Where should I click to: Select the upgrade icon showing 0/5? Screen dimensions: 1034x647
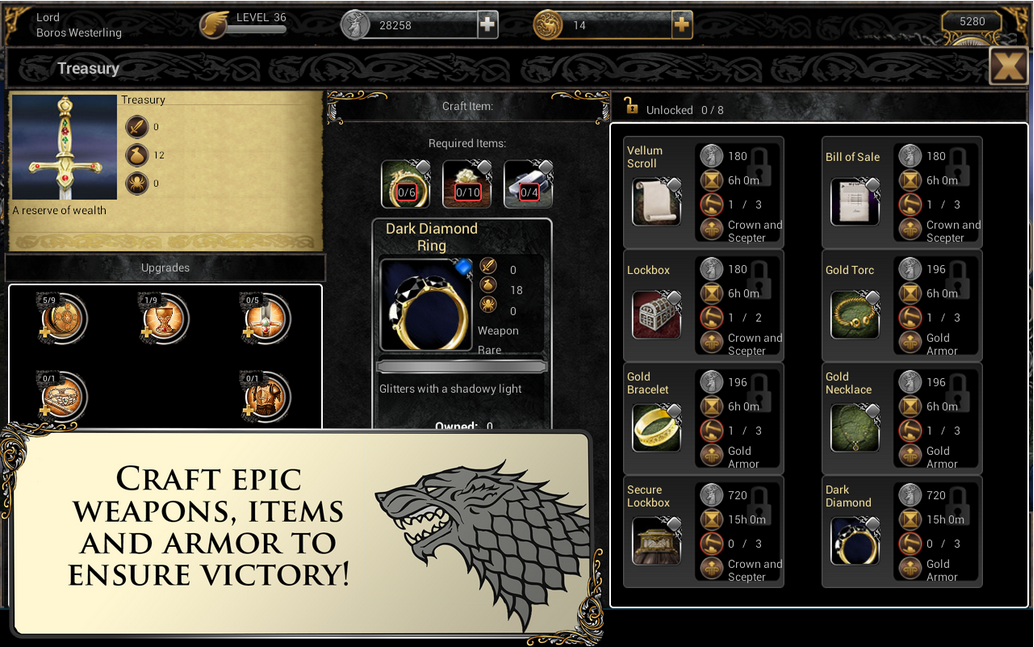[266, 320]
